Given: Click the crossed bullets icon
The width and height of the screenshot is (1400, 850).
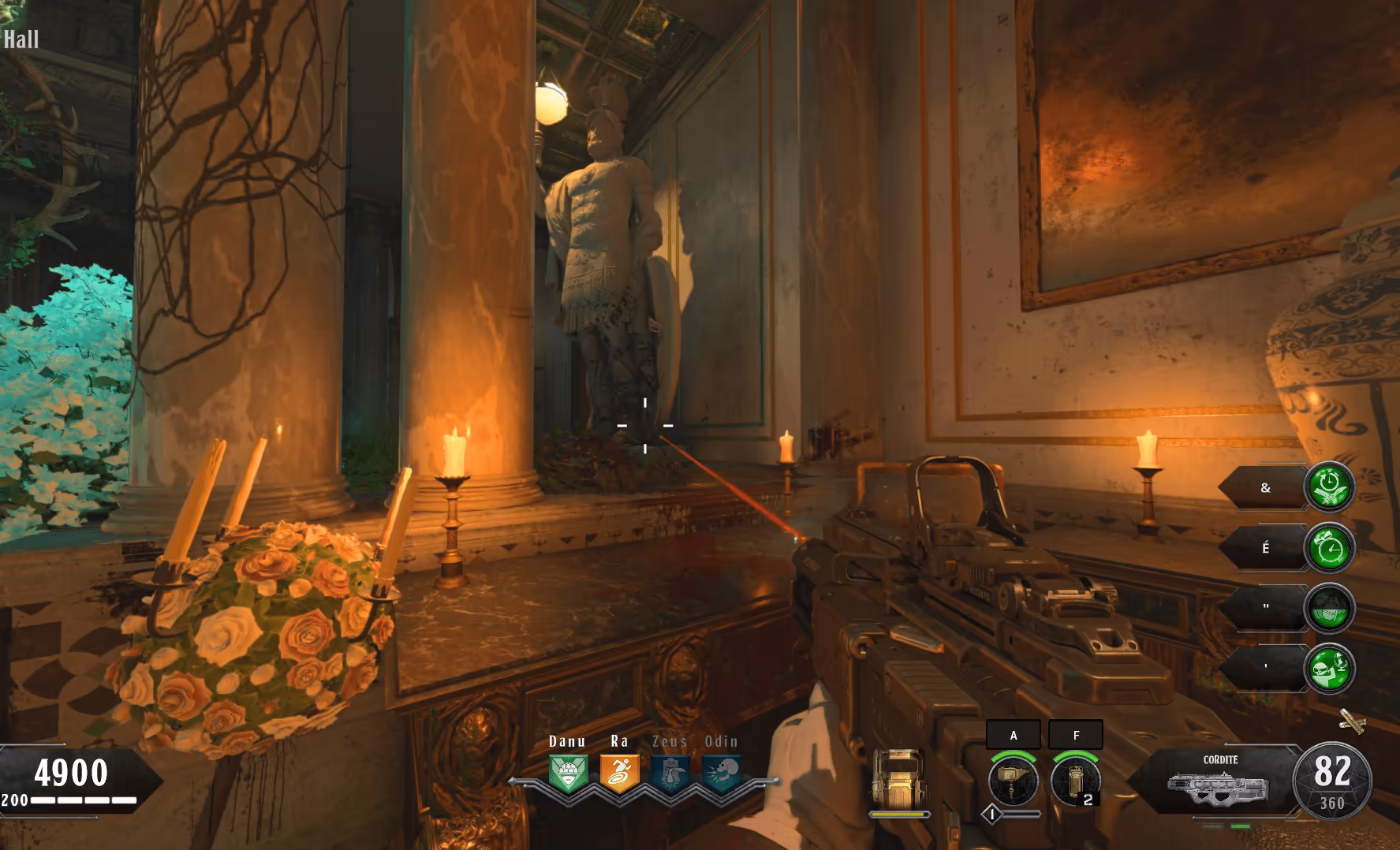Looking at the screenshot, I should [x=1352, y=721].
